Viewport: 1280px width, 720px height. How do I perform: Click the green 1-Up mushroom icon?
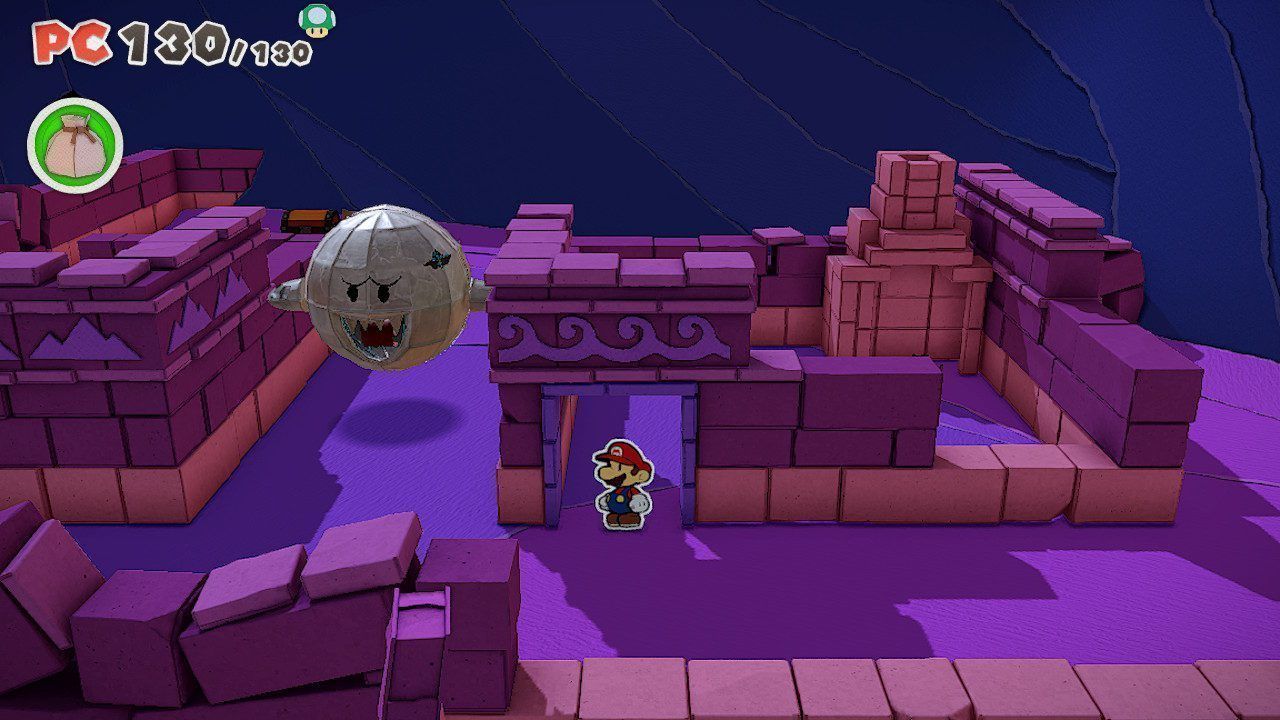317,21
